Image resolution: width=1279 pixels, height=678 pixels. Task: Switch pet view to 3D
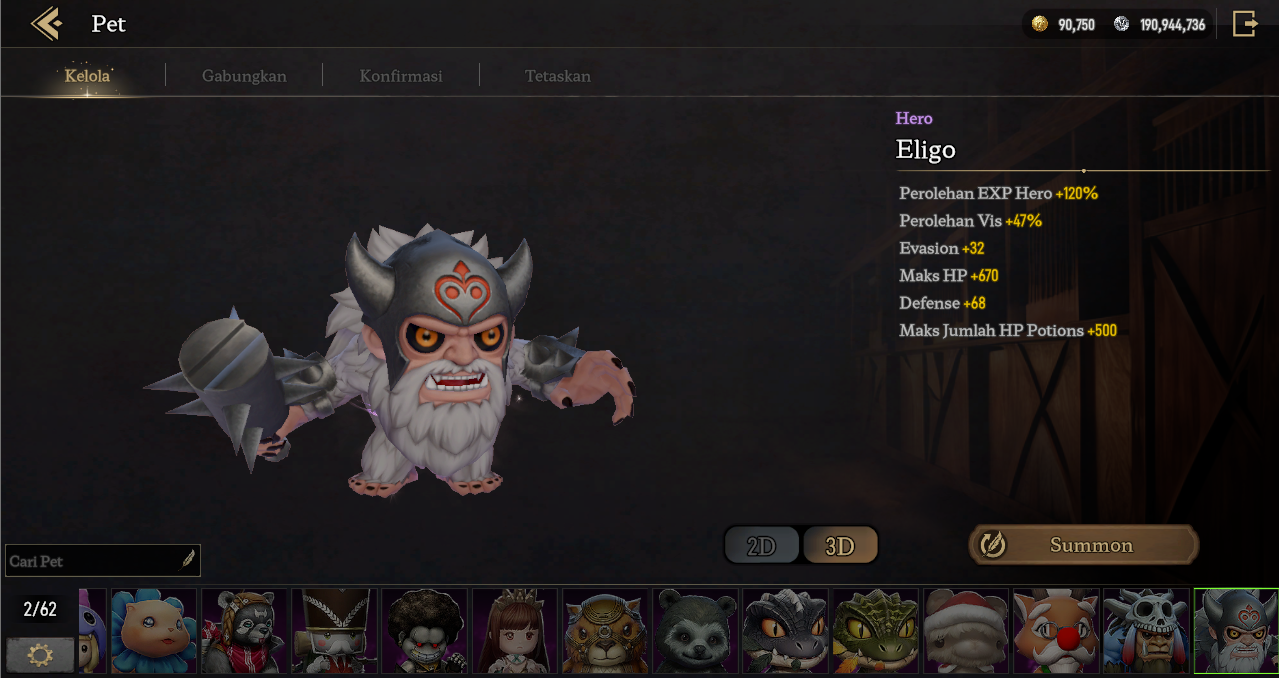pos(840,546)
